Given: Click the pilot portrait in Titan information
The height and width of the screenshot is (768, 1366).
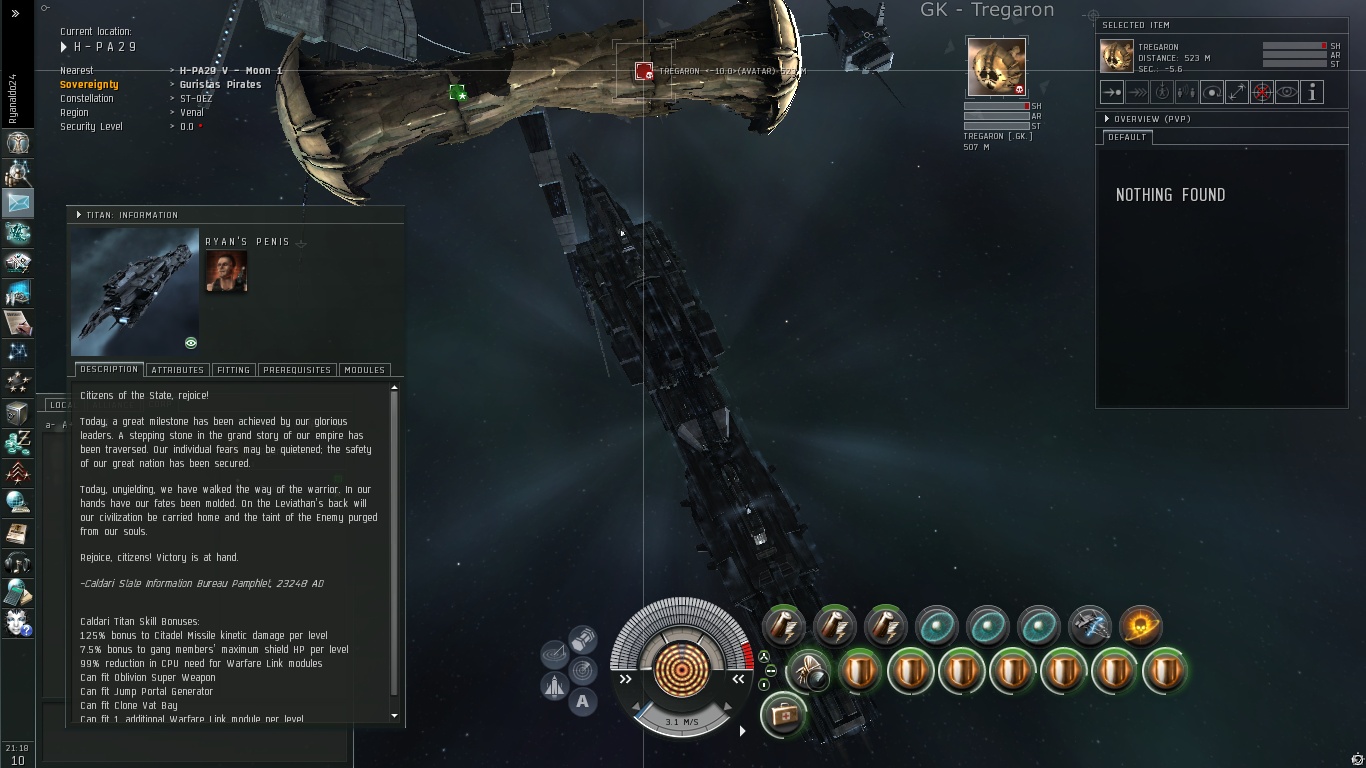Looking at the screenshot, I should [x=226, y=271].
